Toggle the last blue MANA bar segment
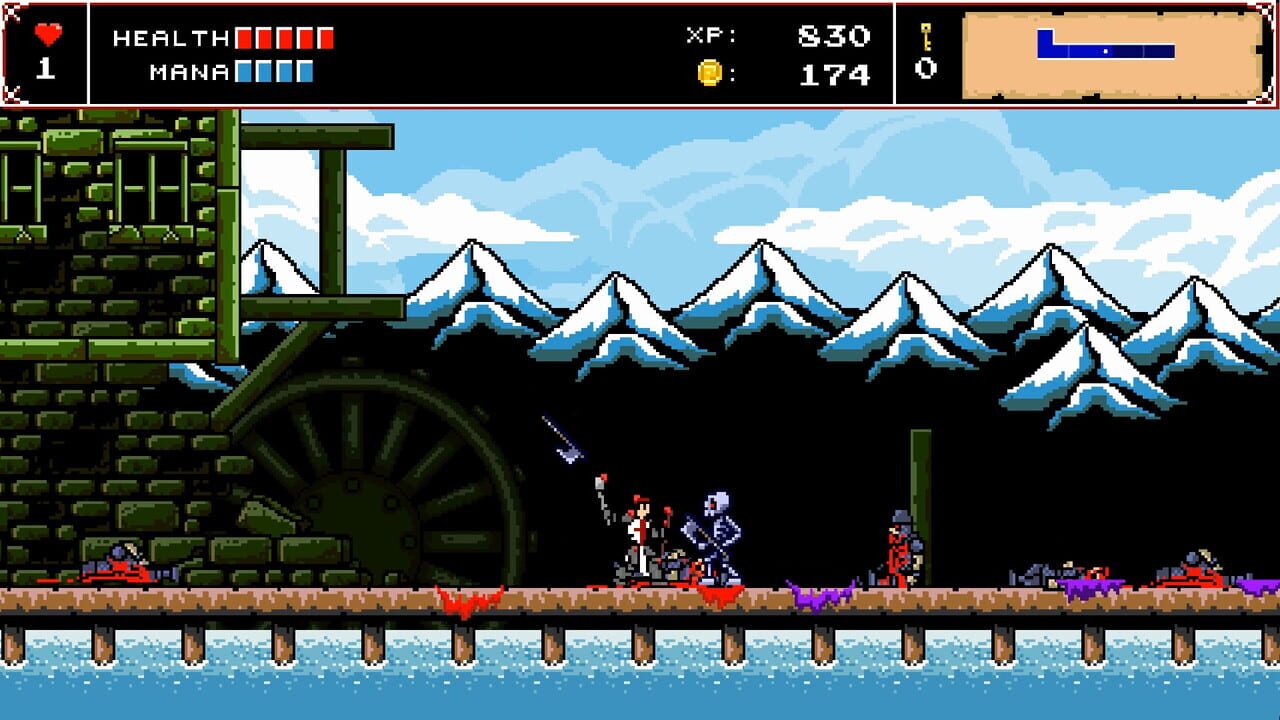Image resolution: width=1280 pixels, height=720 pixels. (x=305, y=73)
